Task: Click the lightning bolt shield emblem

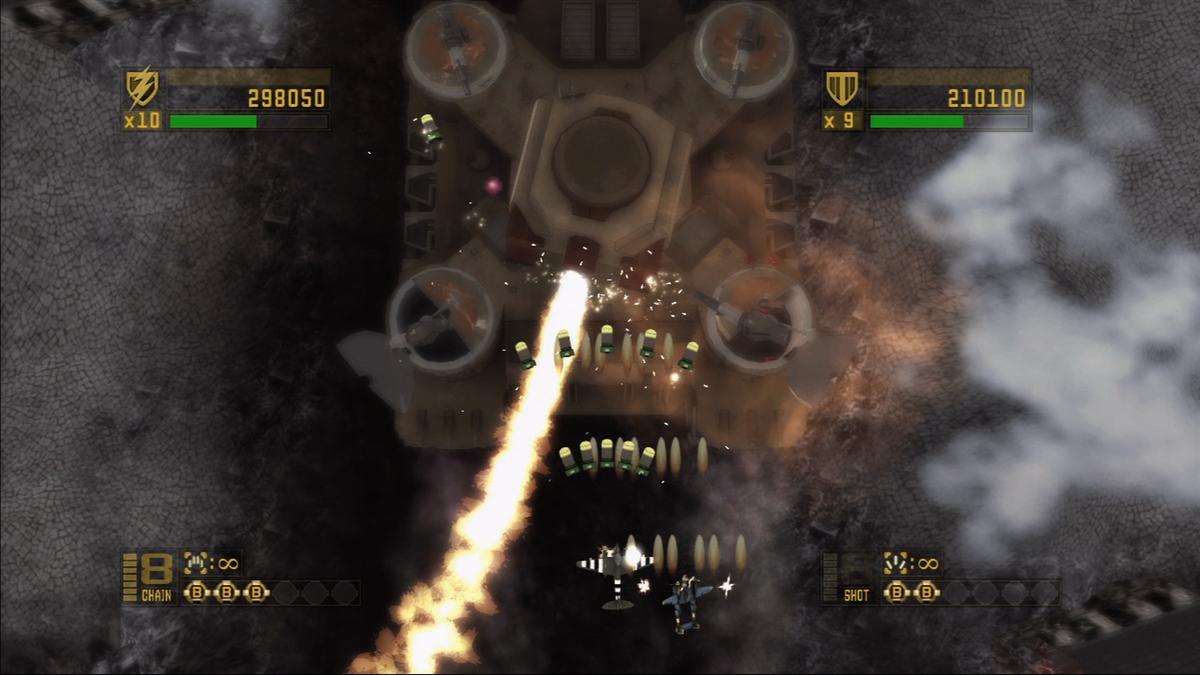Action: 139,90
